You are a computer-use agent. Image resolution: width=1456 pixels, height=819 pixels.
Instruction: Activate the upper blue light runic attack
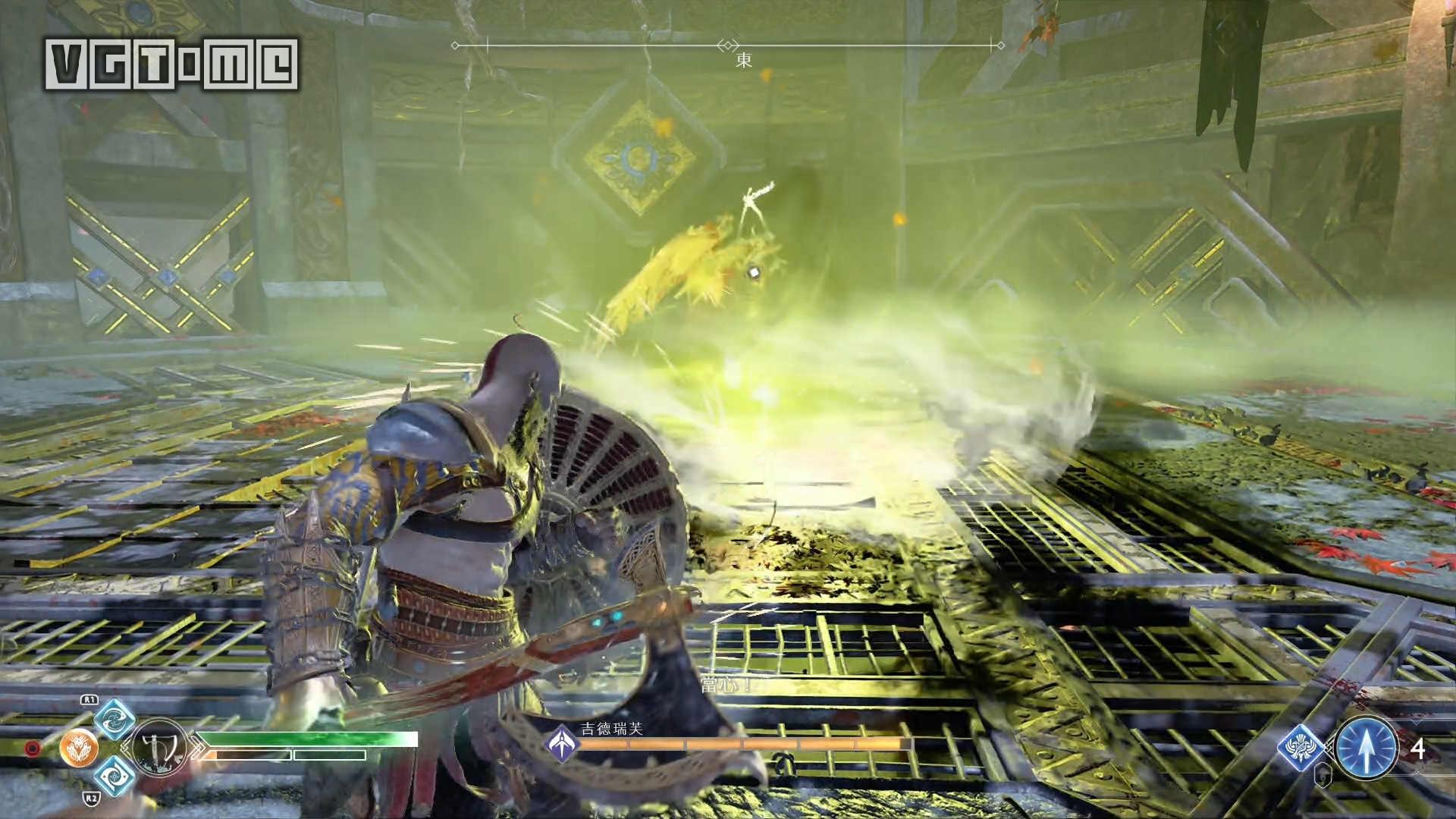115,720
